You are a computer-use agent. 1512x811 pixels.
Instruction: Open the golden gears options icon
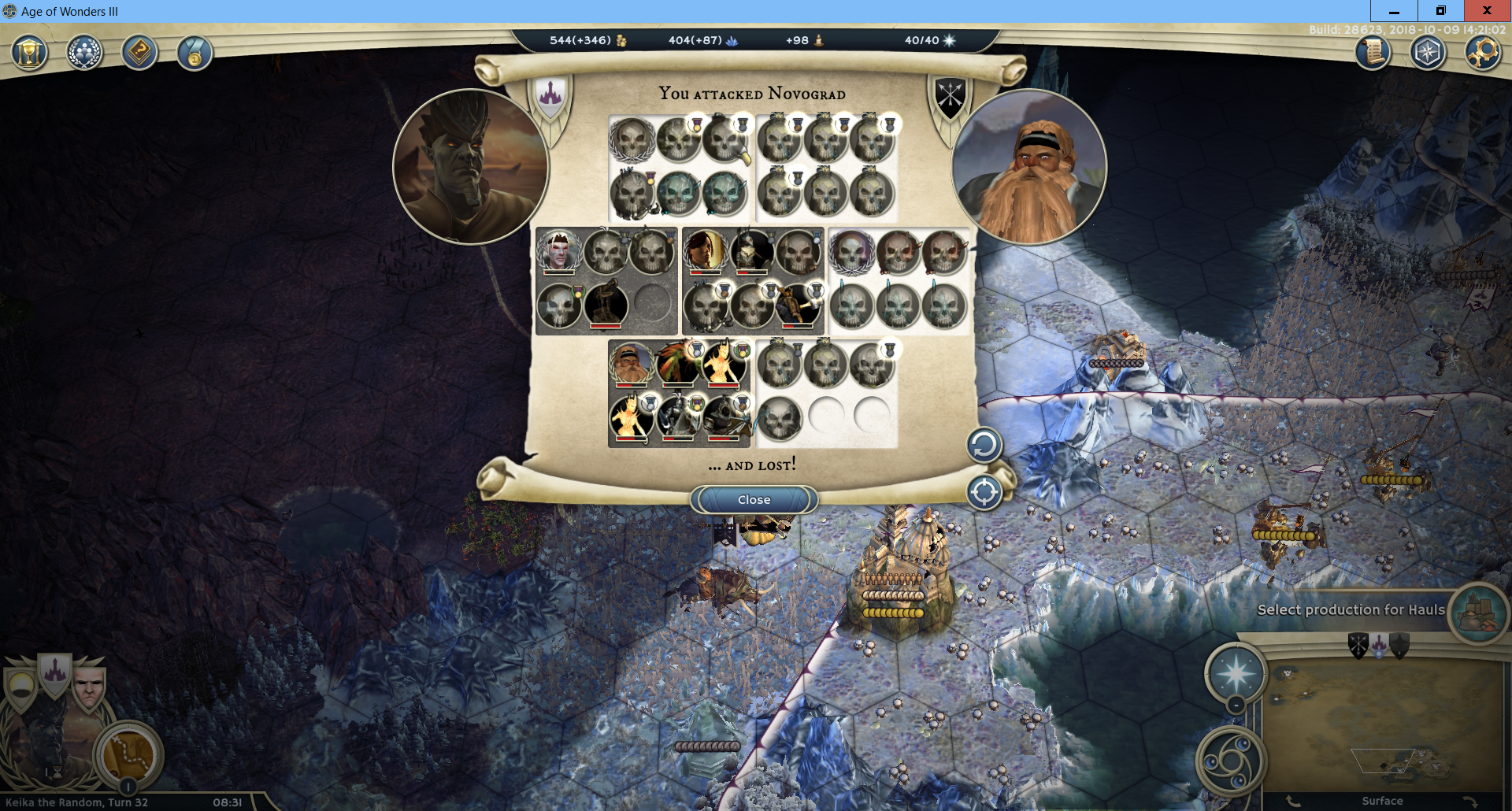point(1483,53)
